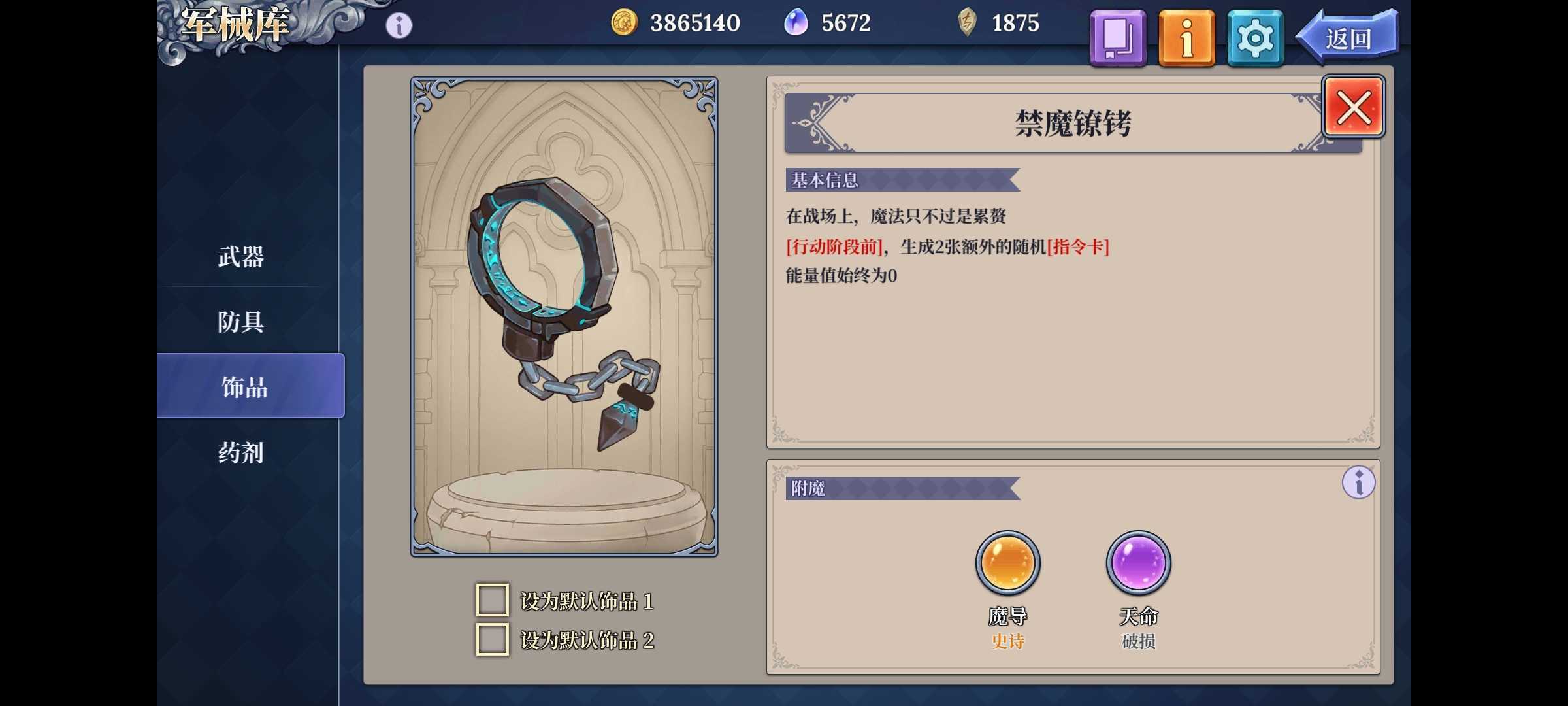Open the orange information panel

coord(1187,37)
